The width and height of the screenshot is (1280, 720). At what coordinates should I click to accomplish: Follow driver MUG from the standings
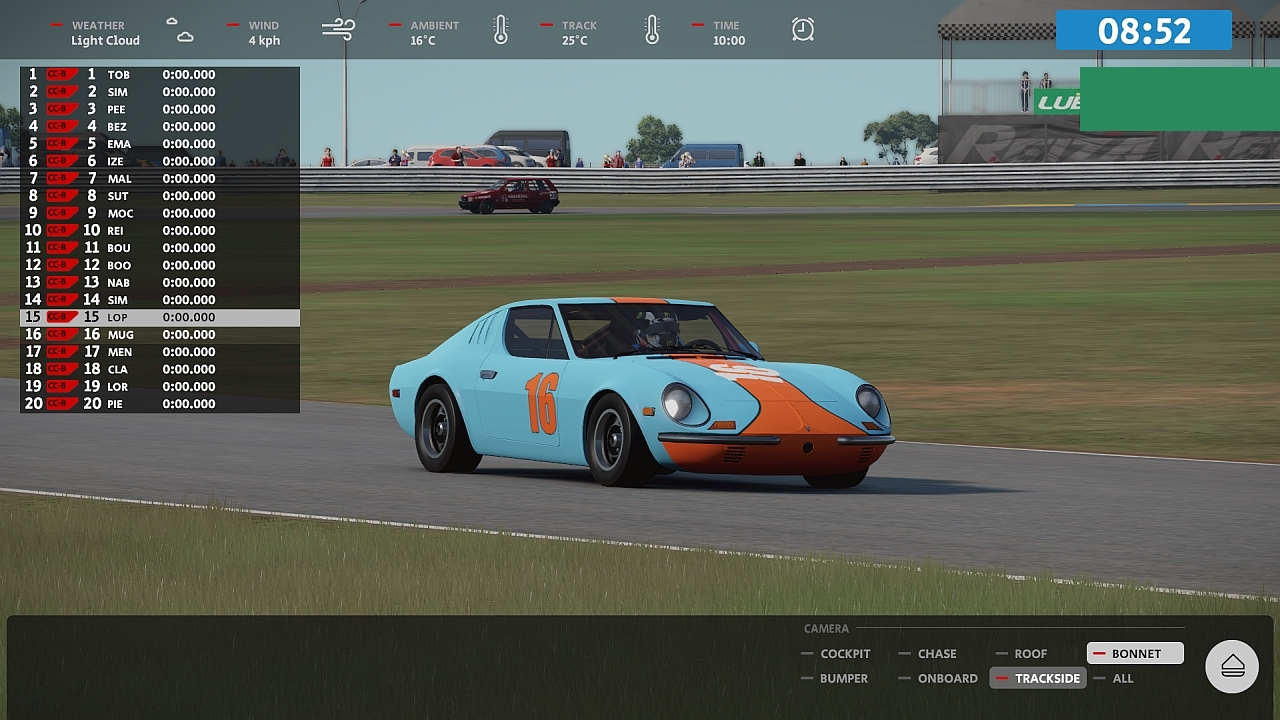tap(160, 335)
